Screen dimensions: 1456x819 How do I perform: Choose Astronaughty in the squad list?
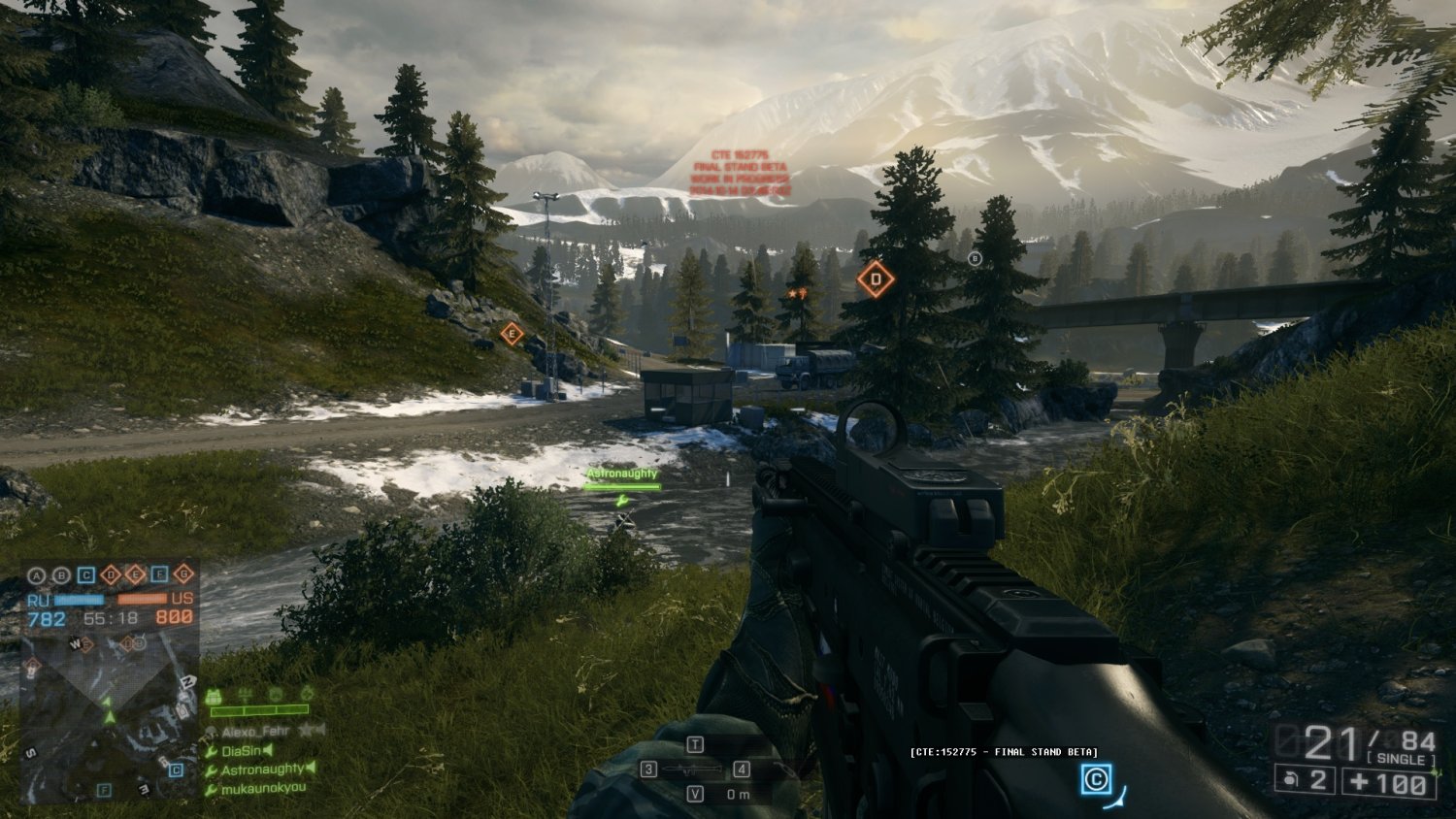point(262,769)
